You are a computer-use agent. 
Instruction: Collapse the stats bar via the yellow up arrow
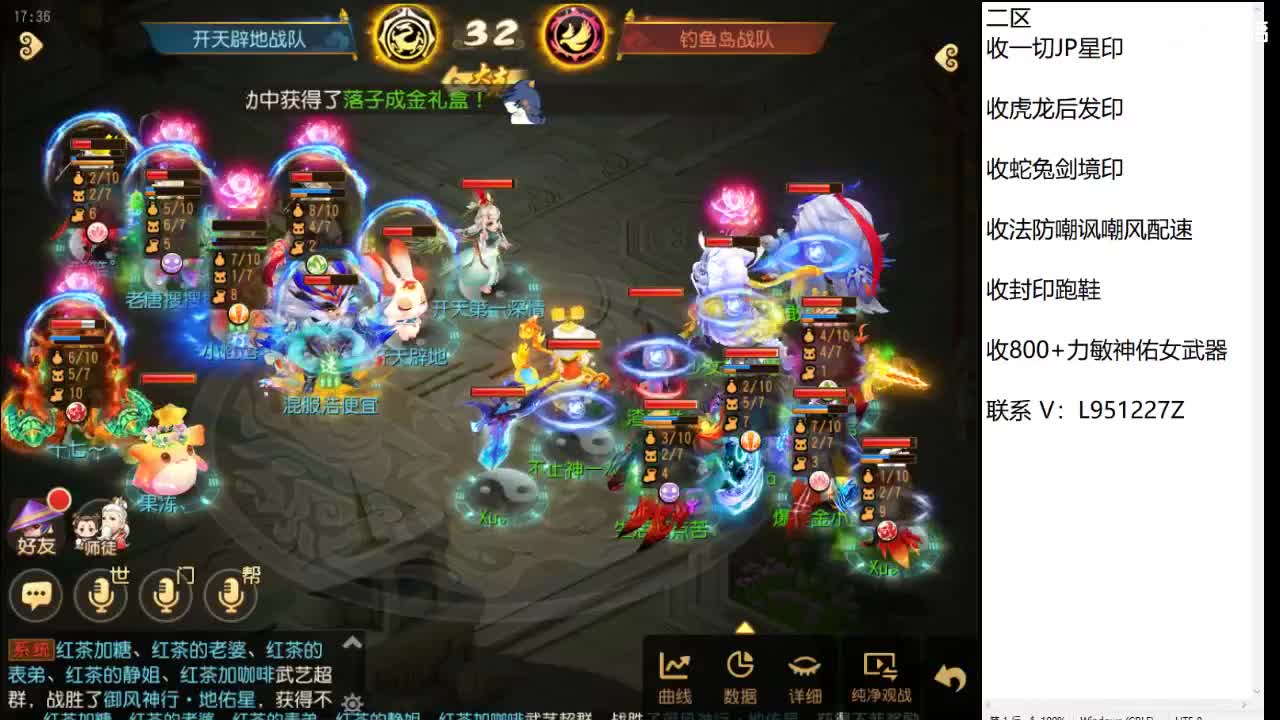[745, 630]
